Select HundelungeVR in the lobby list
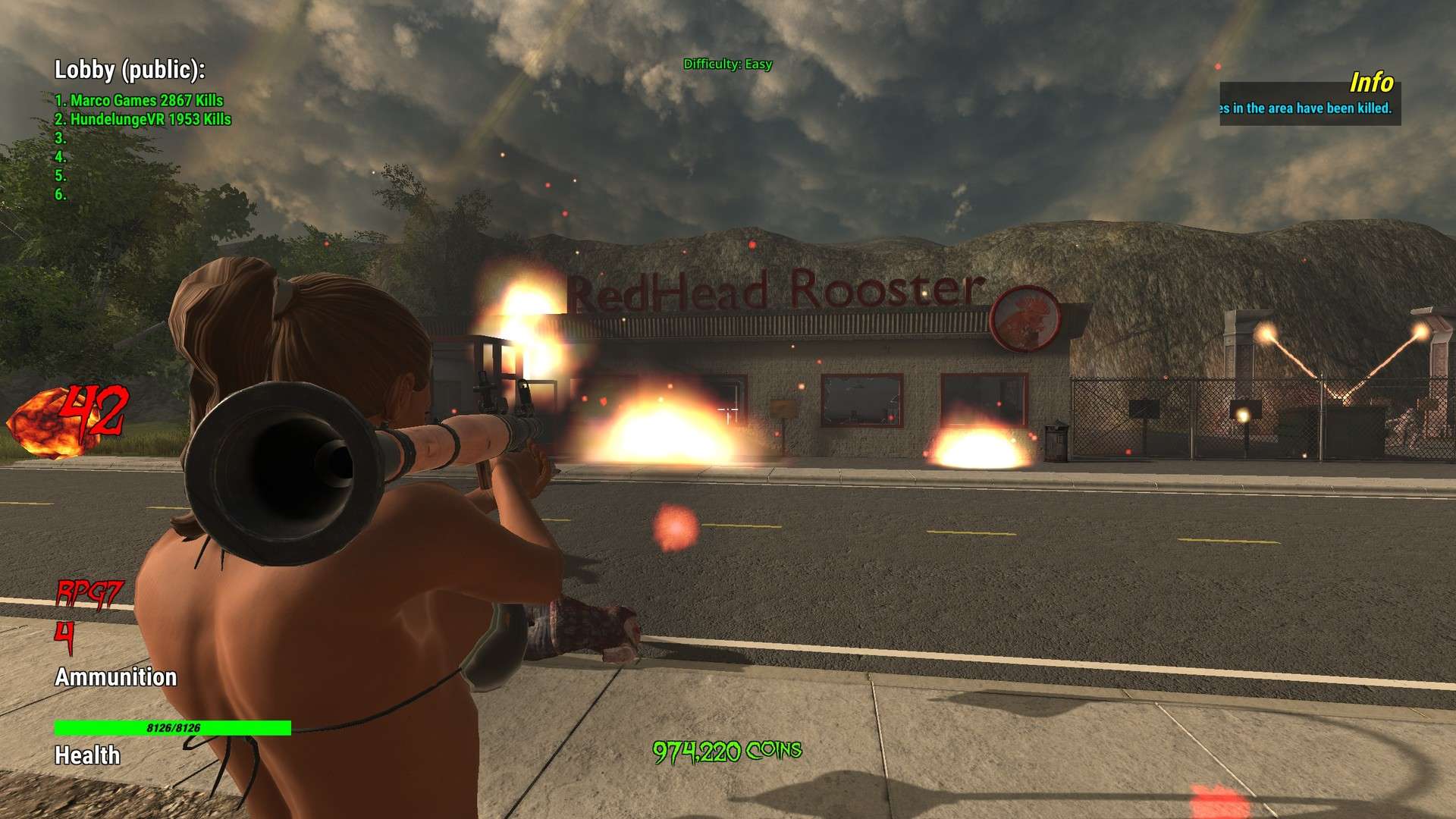This screenshot has height=819, width=1456. coord(143,119)
